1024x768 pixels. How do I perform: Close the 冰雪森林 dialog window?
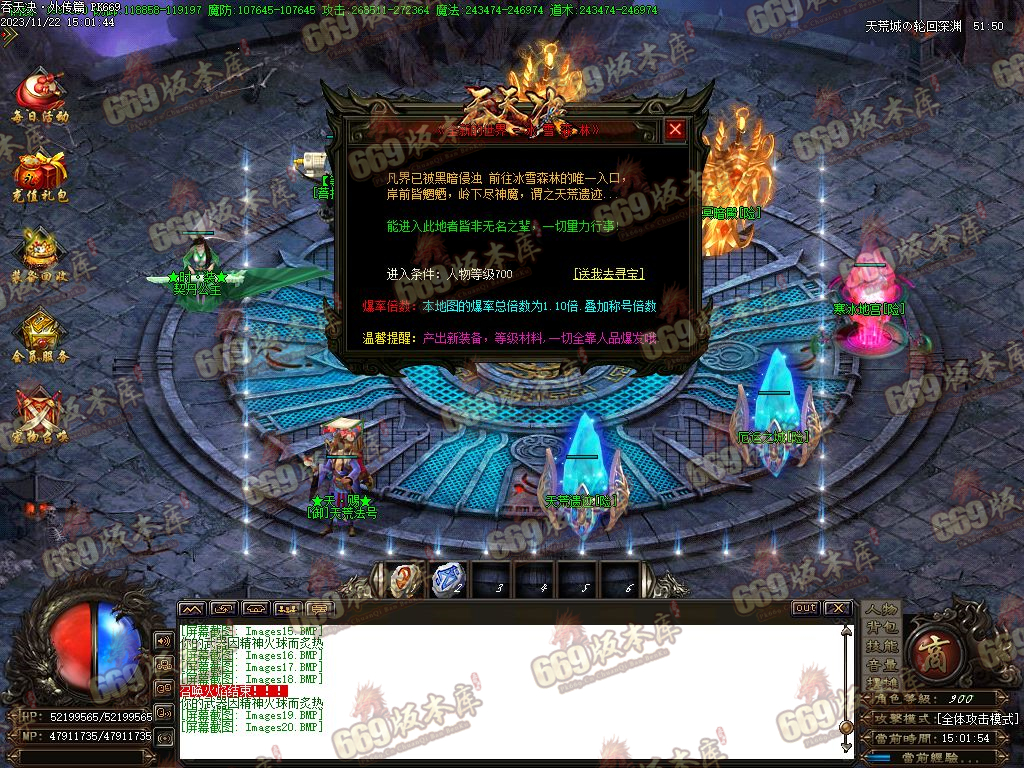coord(676,130)
